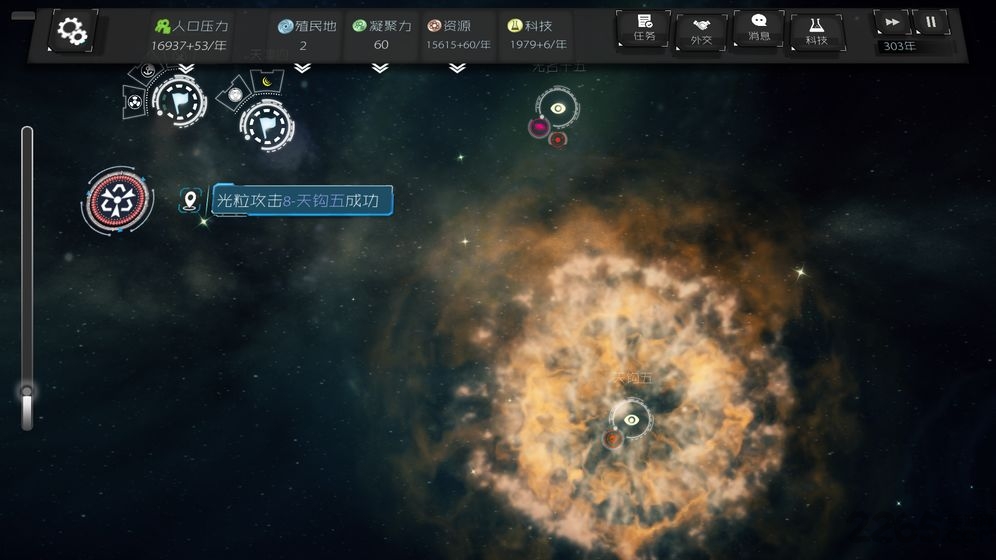
Task: Open the 外交 diplomacy panel
Action: [x=701, y=32]
